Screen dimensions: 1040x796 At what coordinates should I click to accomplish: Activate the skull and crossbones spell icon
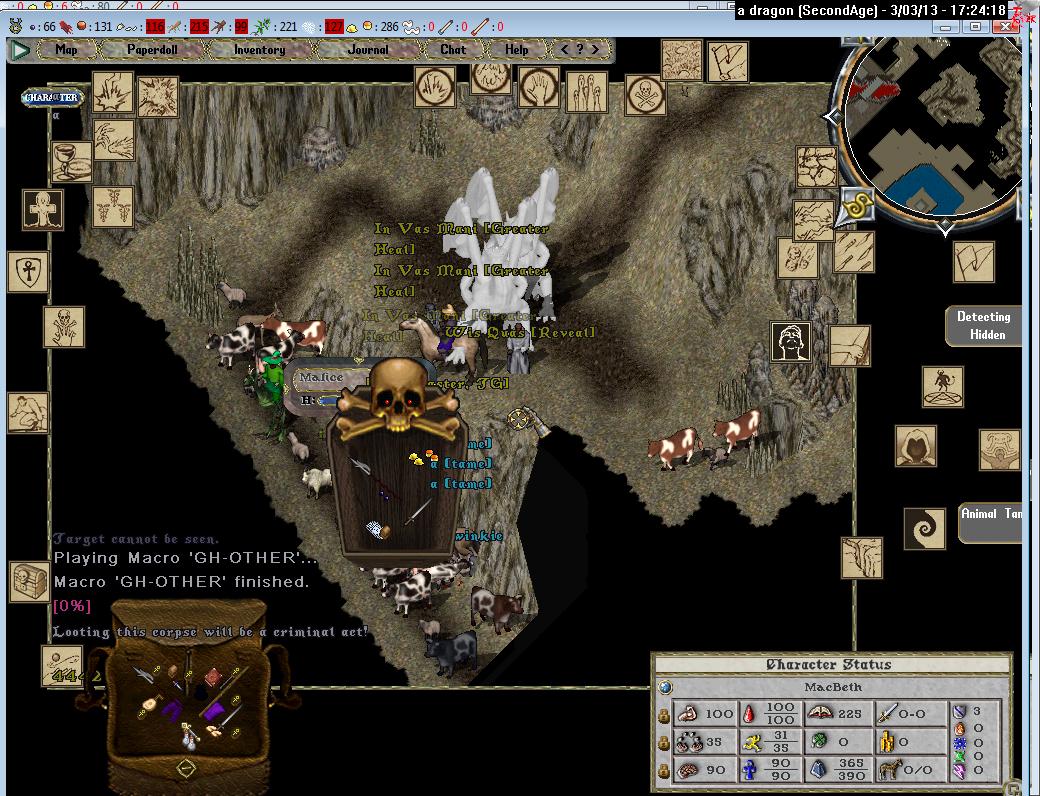(646, 96)
